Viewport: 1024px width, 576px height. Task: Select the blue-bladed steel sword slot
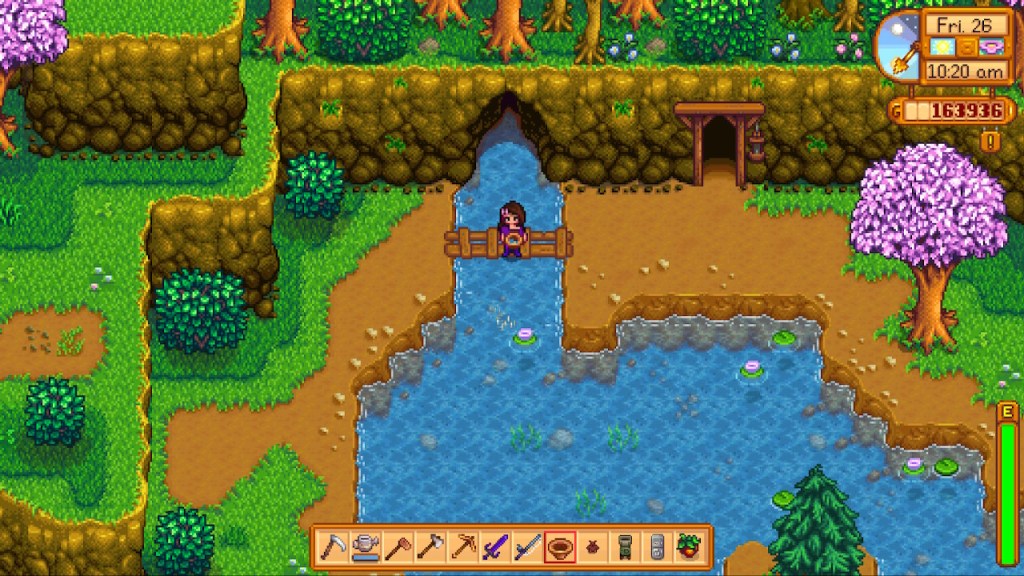pyautogui.click(x=527, y=547)
